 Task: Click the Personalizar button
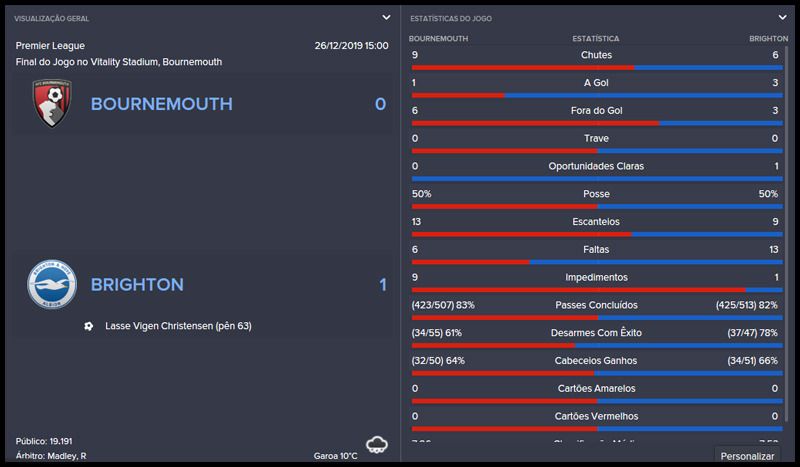pos(749,456)
